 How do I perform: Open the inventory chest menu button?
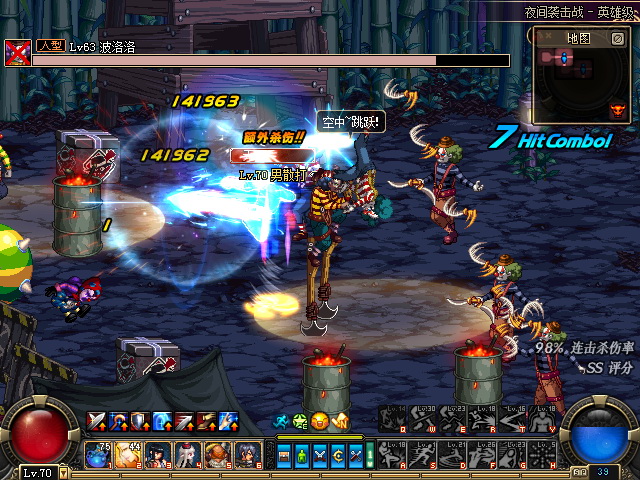coord(284,455)
